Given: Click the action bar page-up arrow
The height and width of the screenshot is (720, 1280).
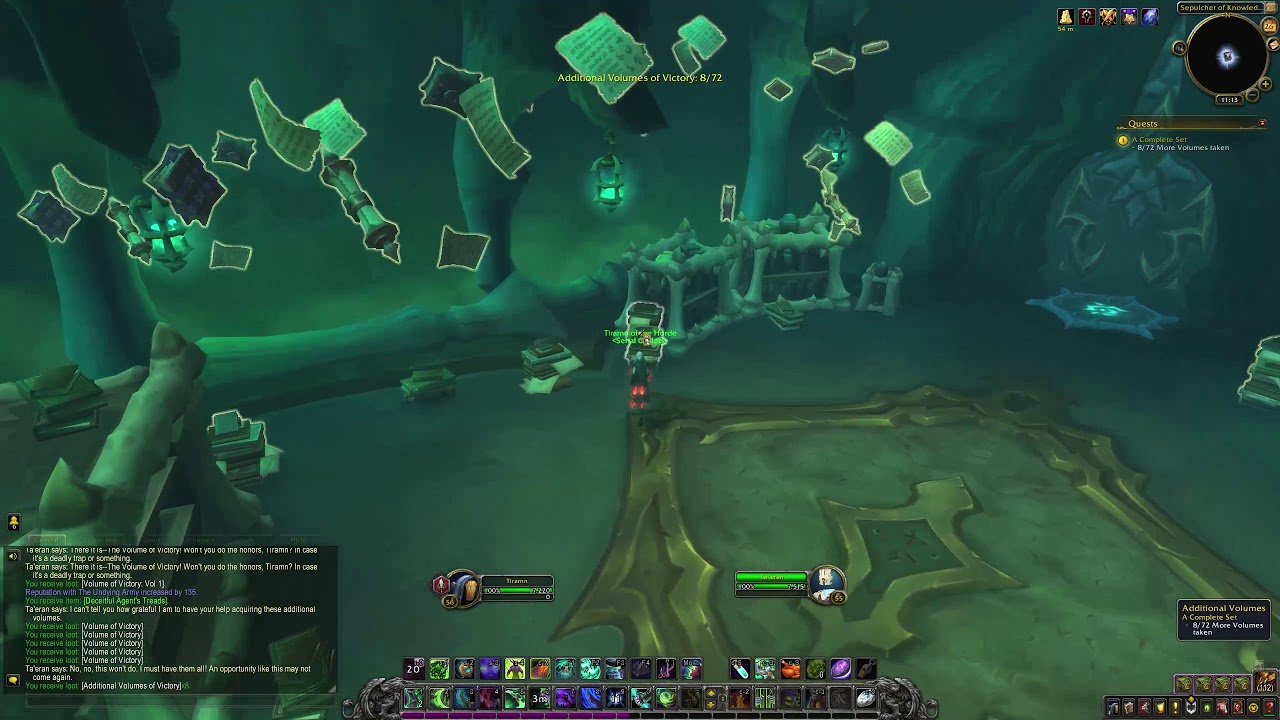Looking at the screenshot, I should point(711,693).
